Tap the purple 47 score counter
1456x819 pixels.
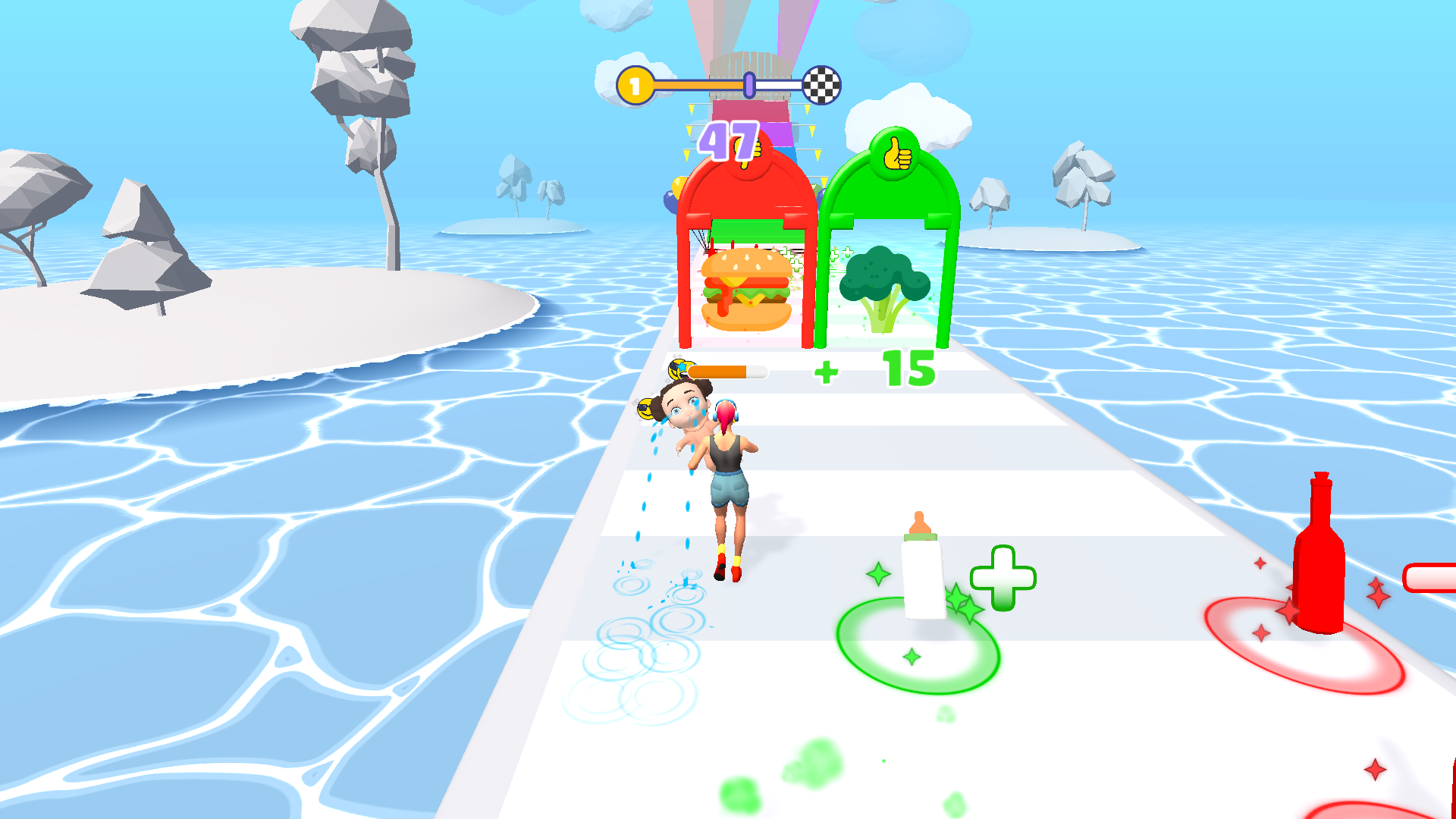(x=730, y=140)
